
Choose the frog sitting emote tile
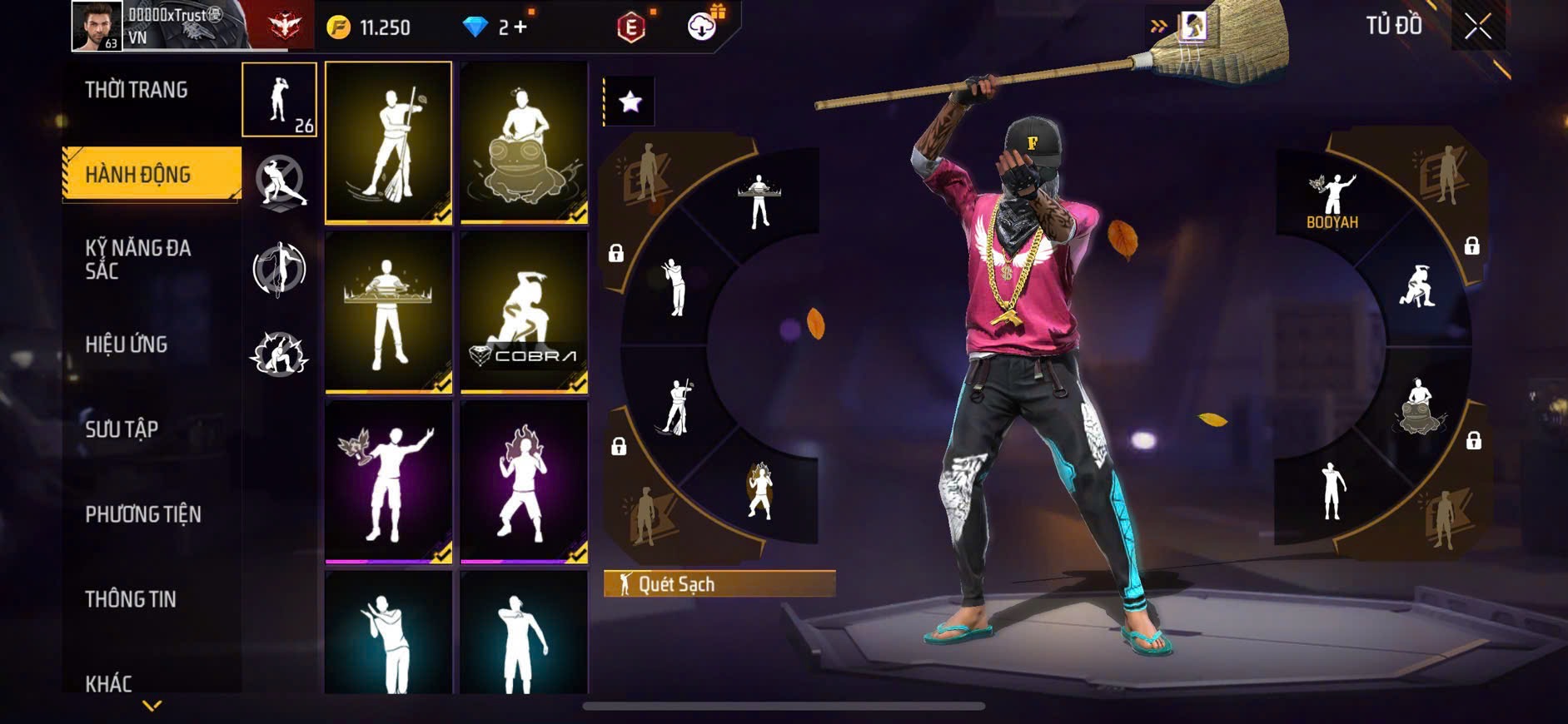(x=524, y=142)
